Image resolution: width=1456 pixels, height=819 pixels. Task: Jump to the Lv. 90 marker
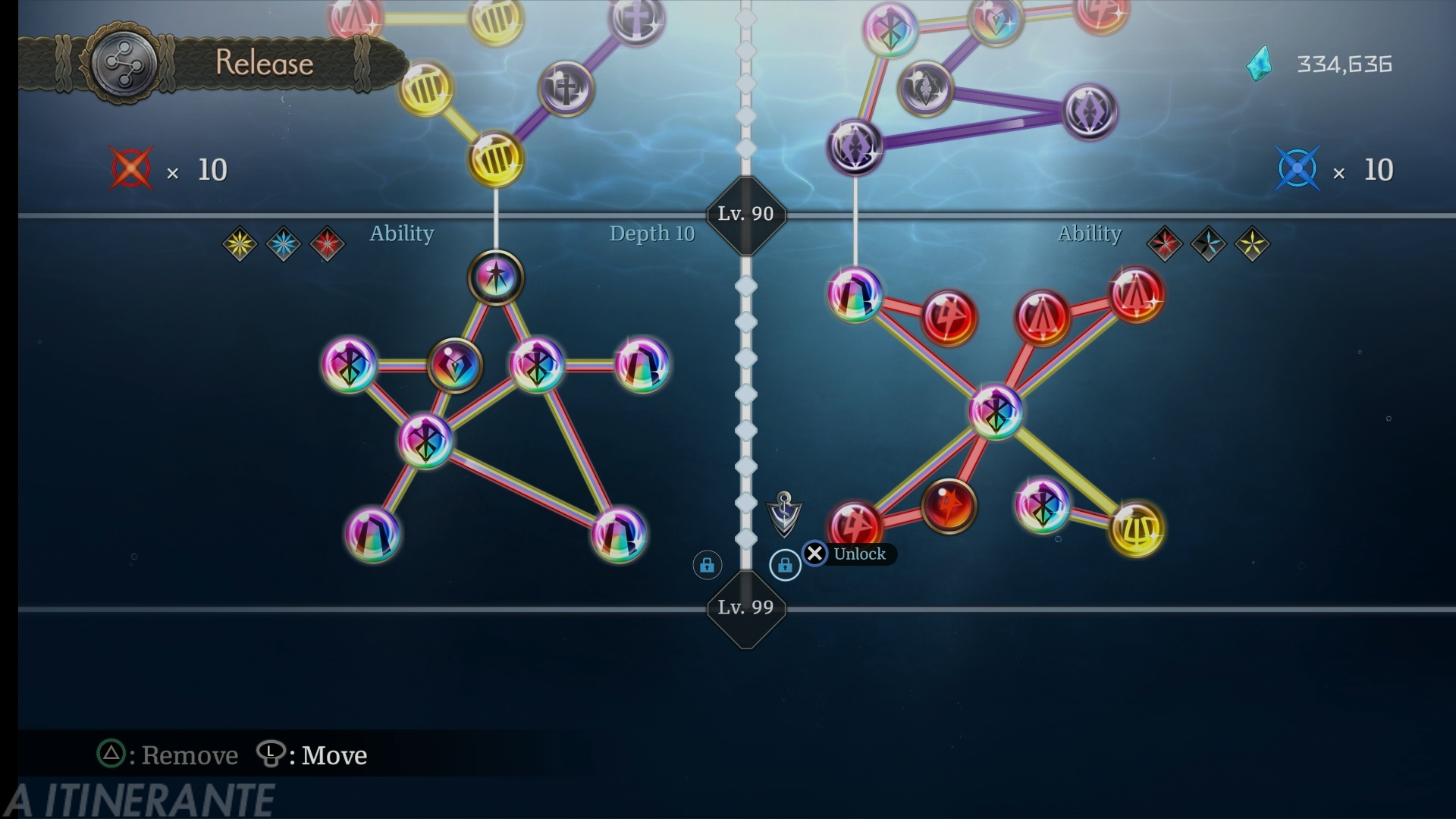[x=745, y=215]
